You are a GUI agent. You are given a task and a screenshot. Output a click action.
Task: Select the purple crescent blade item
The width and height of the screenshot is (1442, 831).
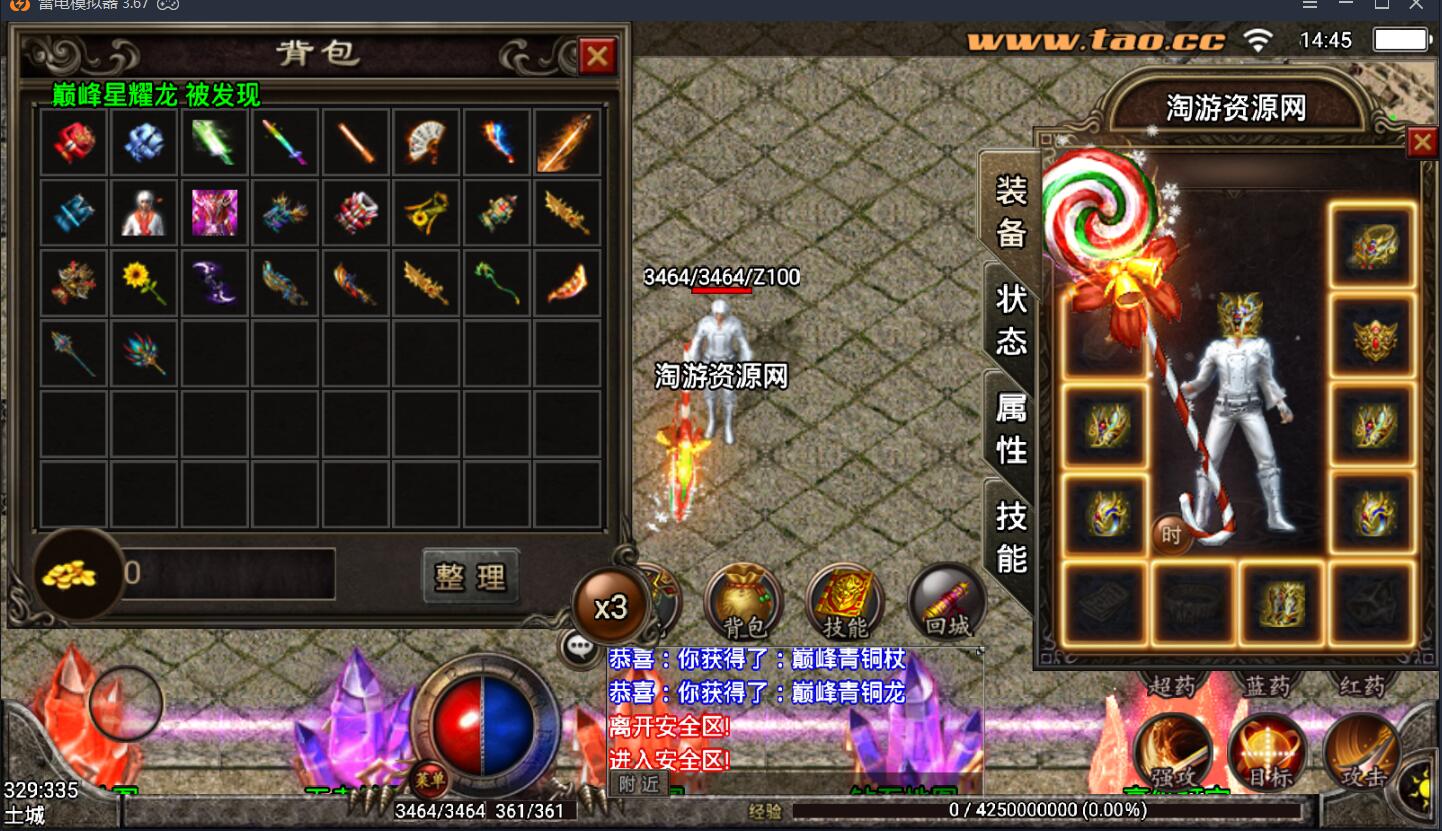pyautogui.click(x=215, y=284)
